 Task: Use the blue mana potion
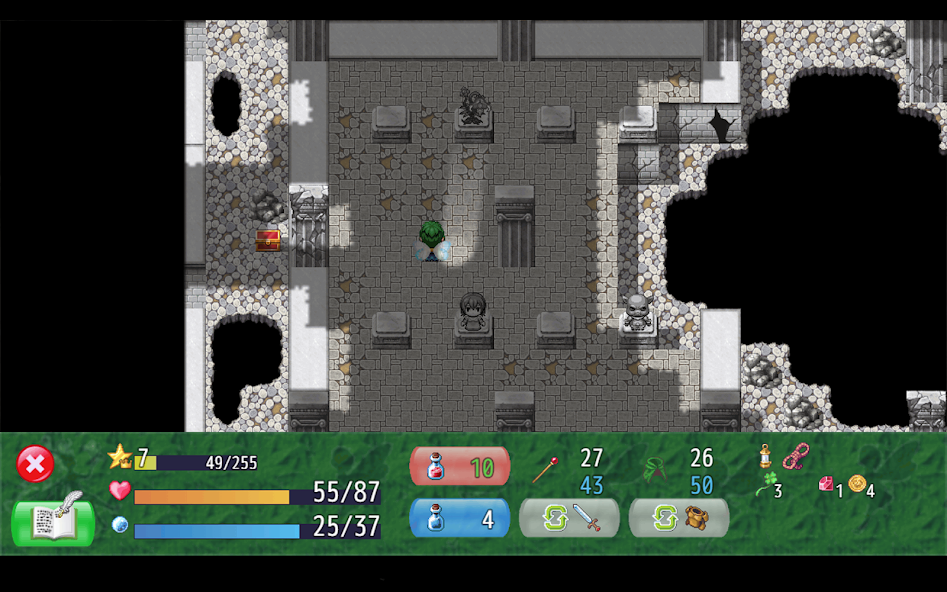click(459, 519)
